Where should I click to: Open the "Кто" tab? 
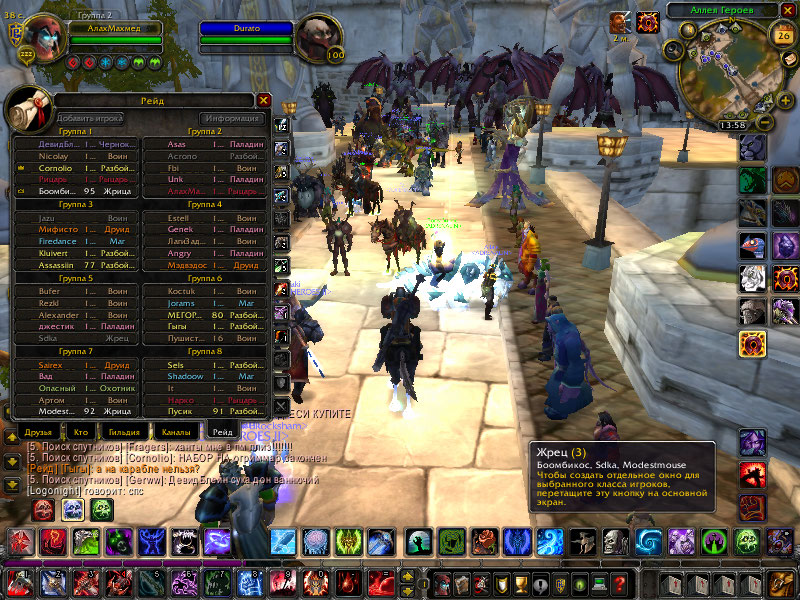click(80, 431)
